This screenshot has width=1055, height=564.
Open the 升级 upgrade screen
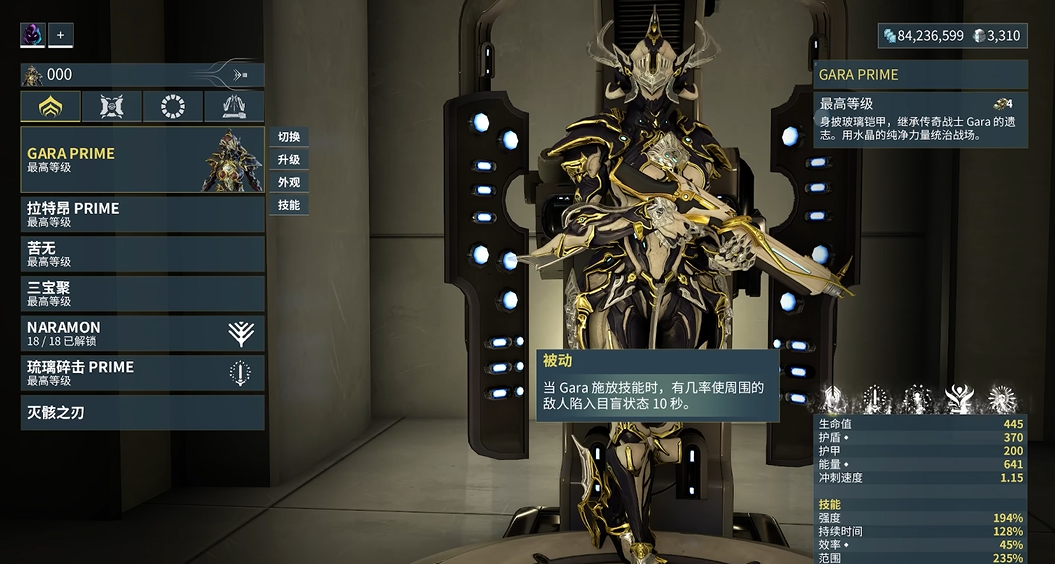tap(289, 160)
